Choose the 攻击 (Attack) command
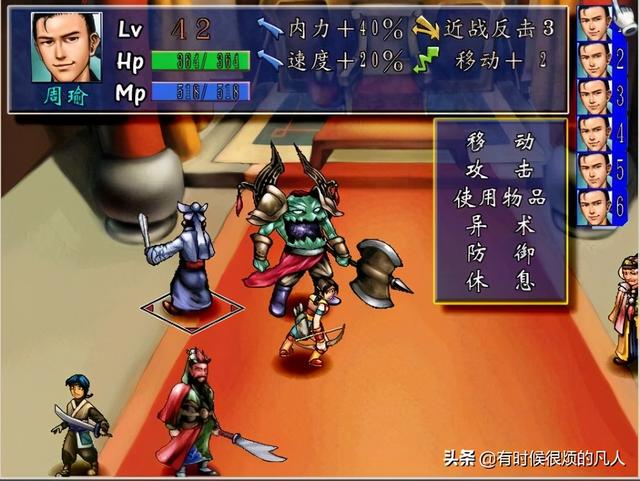This screenshot has height=481, width=640. [x=500, y=170]
